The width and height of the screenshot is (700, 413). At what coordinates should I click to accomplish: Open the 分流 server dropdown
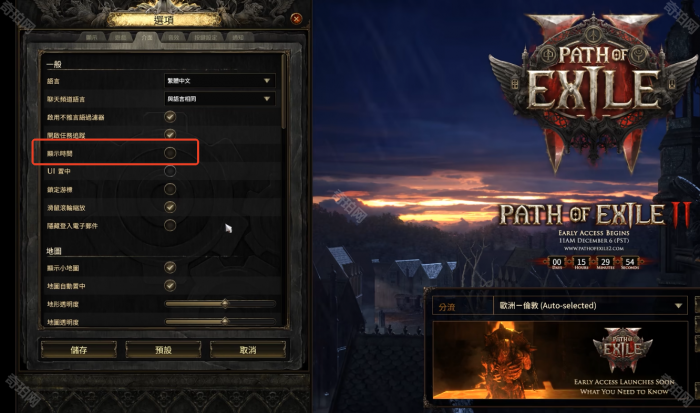tap(590, 305)
